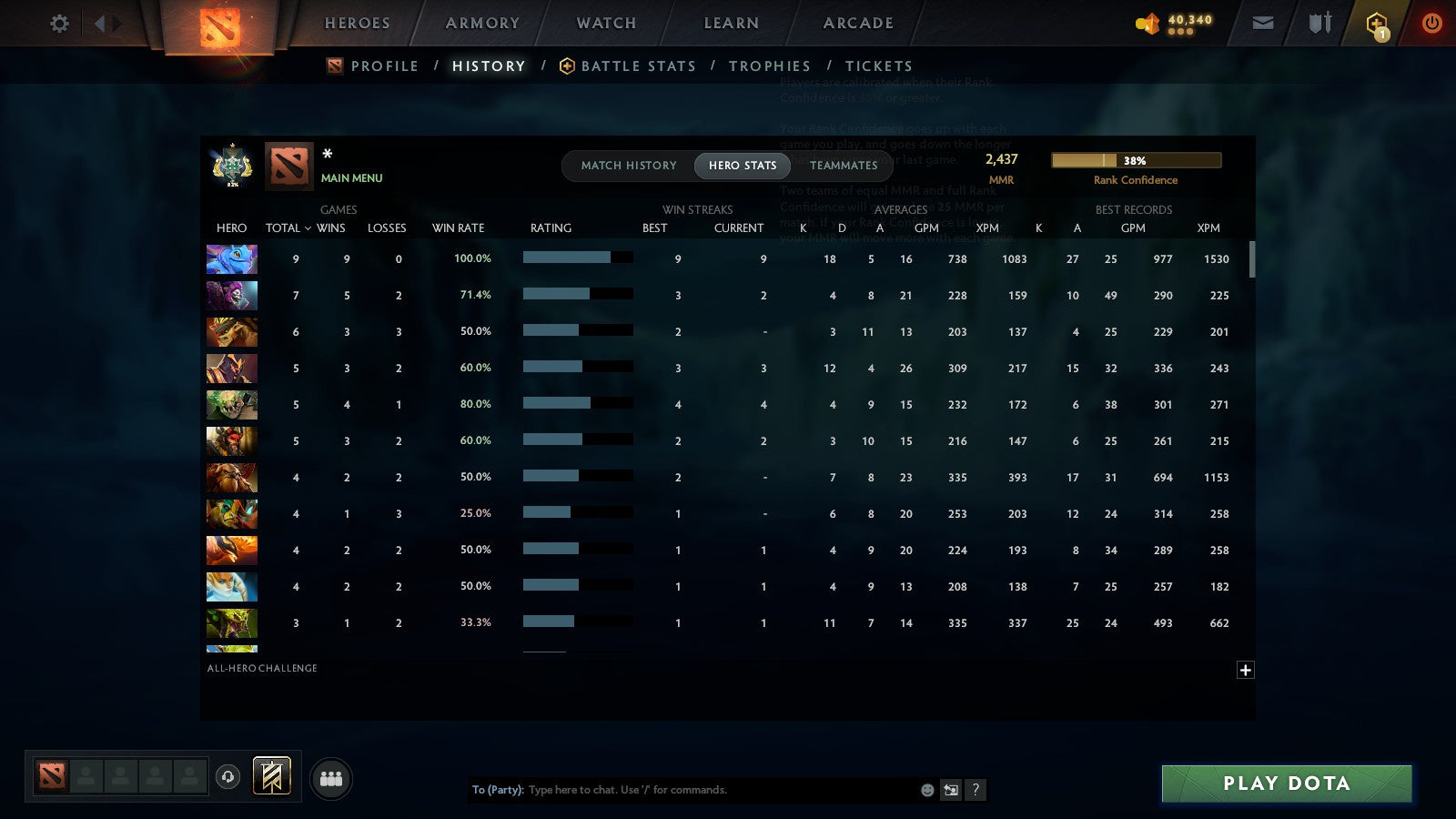
Task: Open the friends list group icon
Action: (x=331, y=778)
